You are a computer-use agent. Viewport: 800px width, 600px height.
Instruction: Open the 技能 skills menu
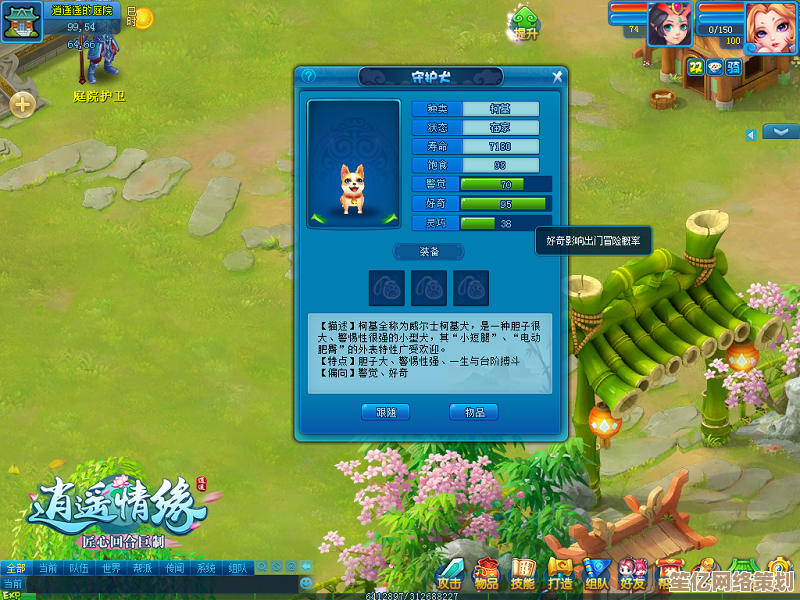click(x=523, y=575)
